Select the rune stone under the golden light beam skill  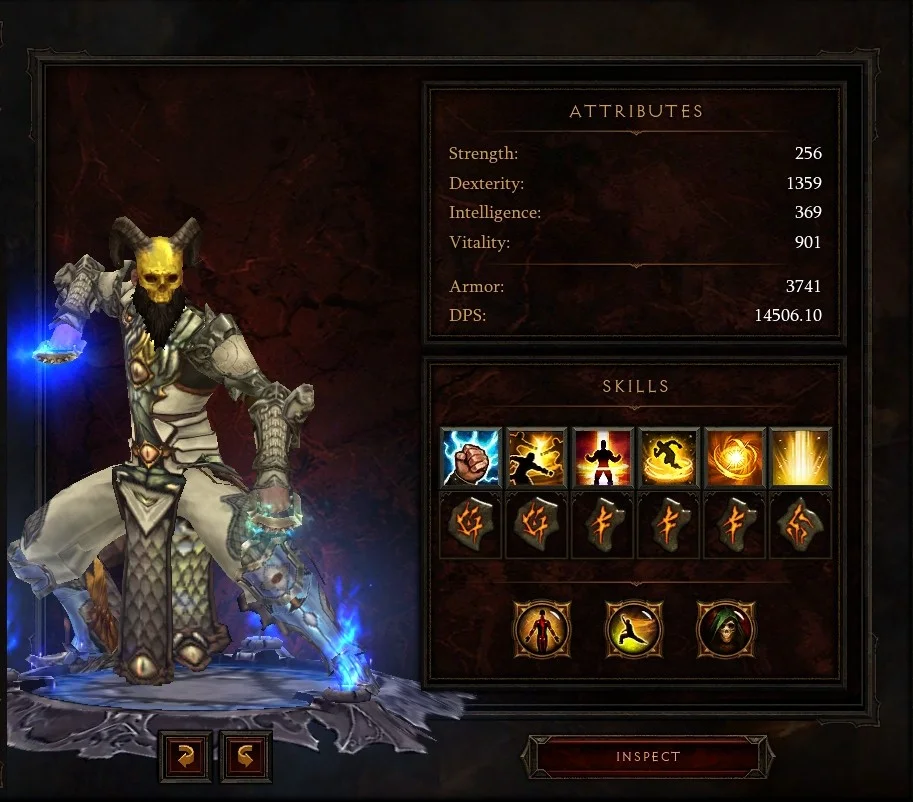799,526
